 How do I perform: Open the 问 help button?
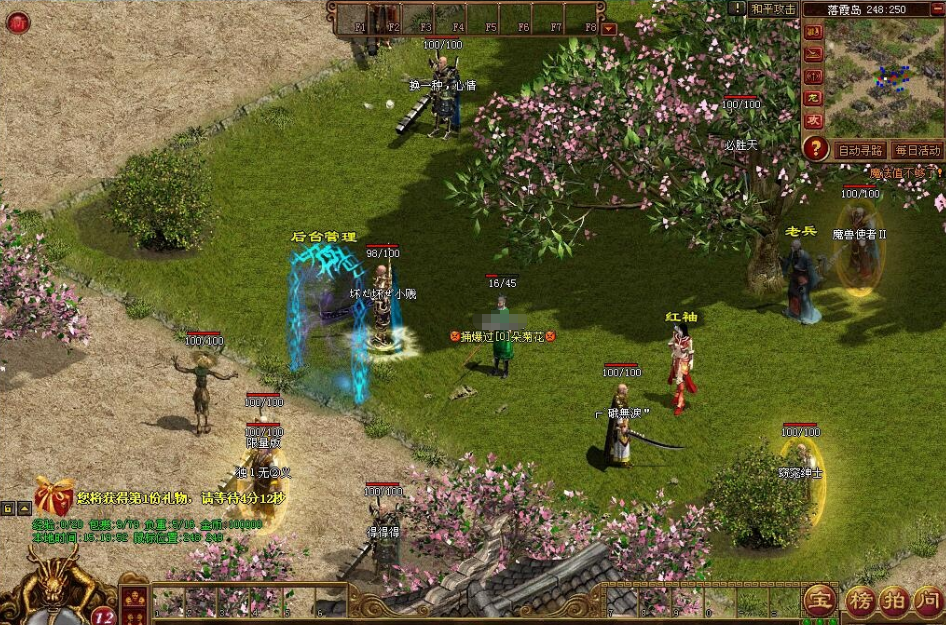[929, 601]
